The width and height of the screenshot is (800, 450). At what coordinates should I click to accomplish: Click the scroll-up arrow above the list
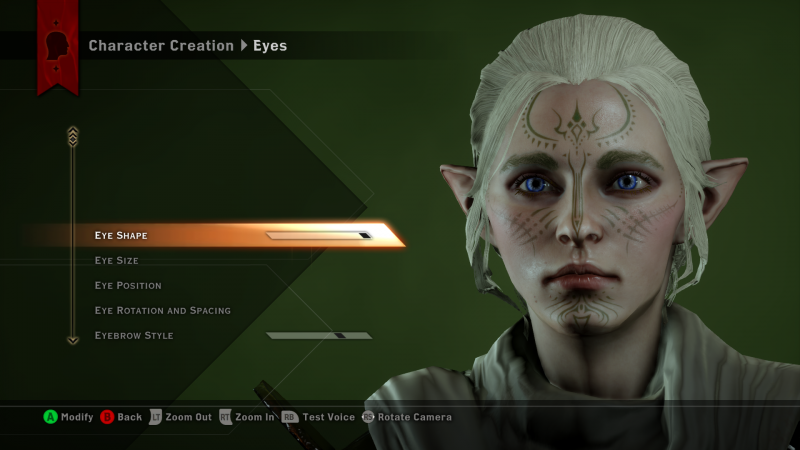click(x=72, y=134)
